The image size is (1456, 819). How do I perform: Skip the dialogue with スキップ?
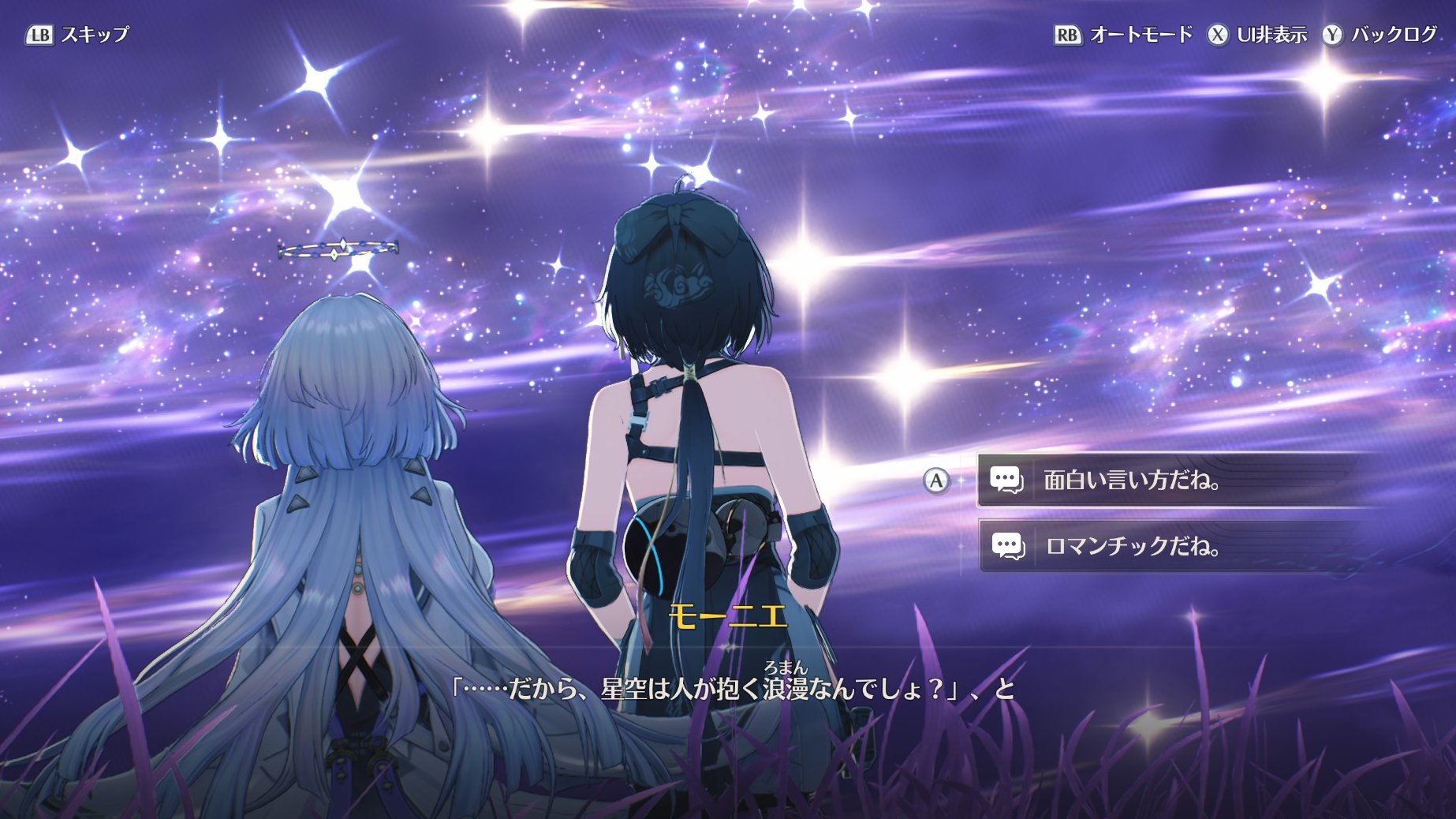(x=77, y=35)
